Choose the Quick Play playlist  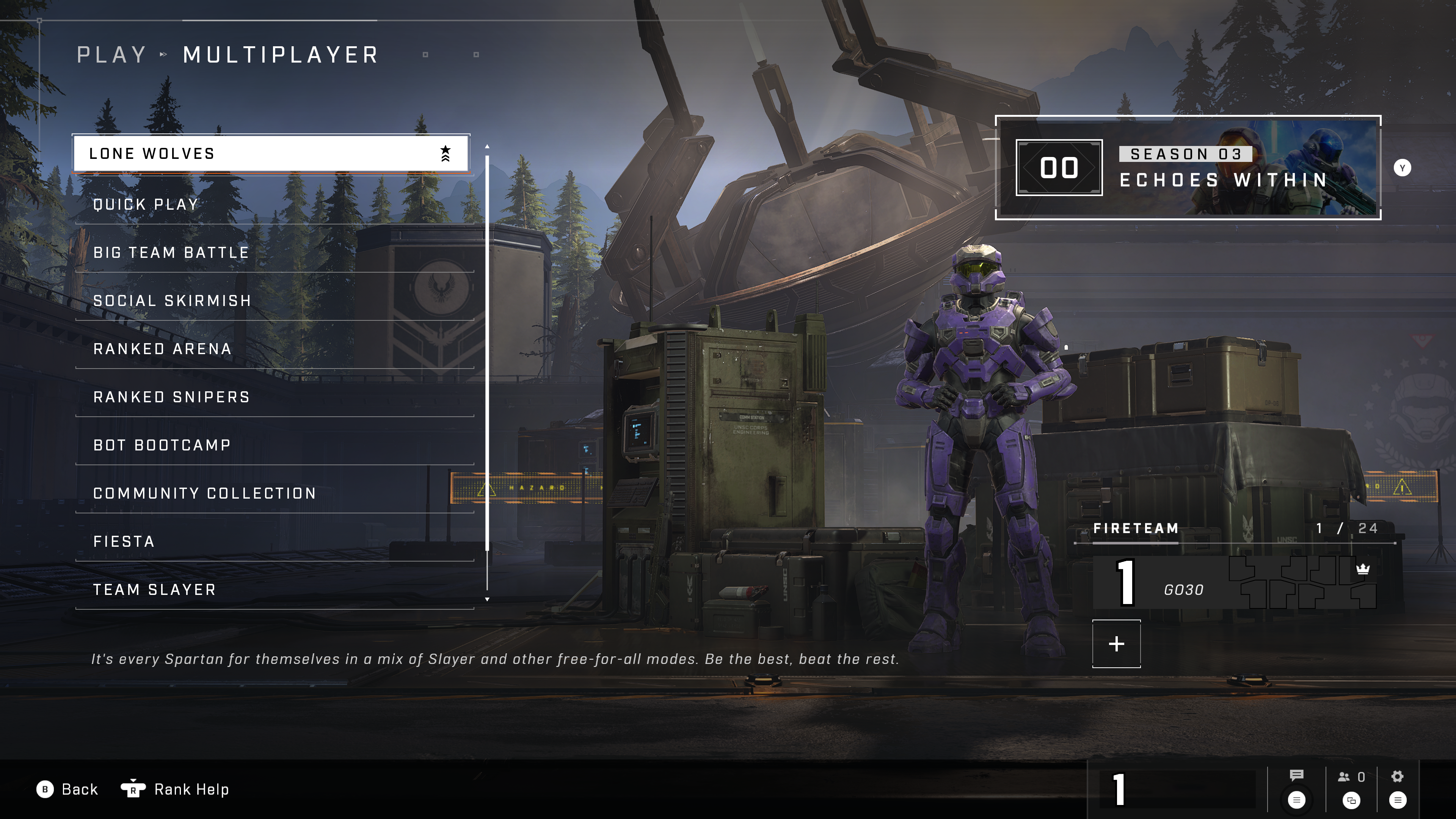274,205
